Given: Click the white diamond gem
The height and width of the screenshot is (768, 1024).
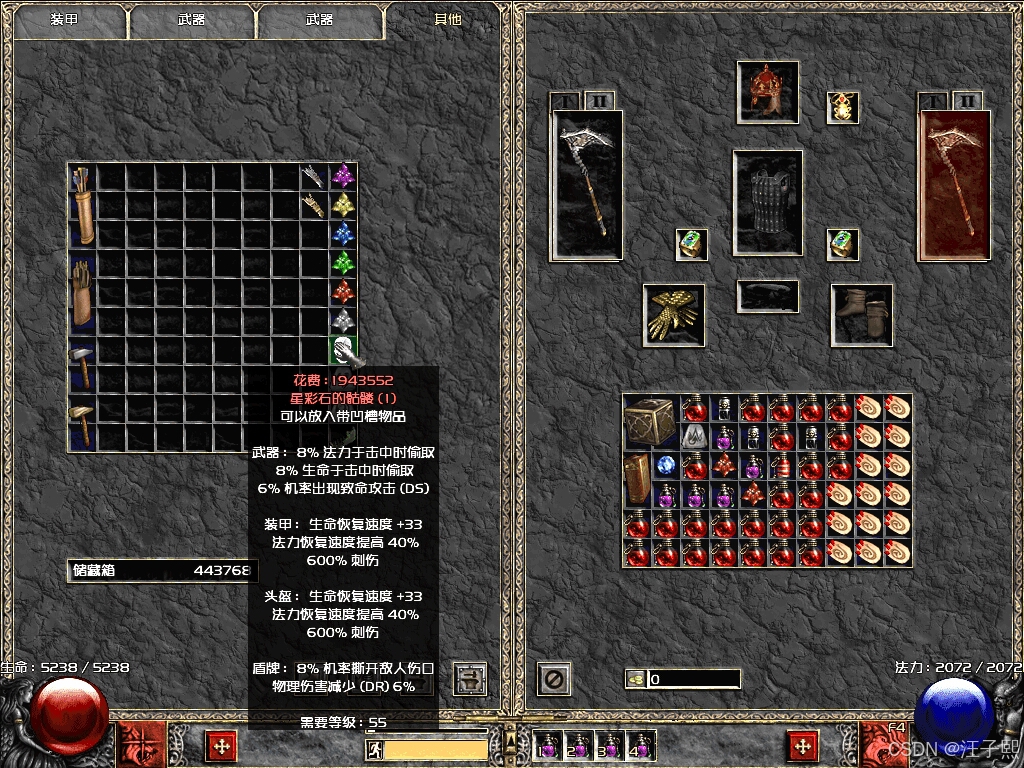Looking at the screenshot, I should pyautogui.click(x=344, y=322).
